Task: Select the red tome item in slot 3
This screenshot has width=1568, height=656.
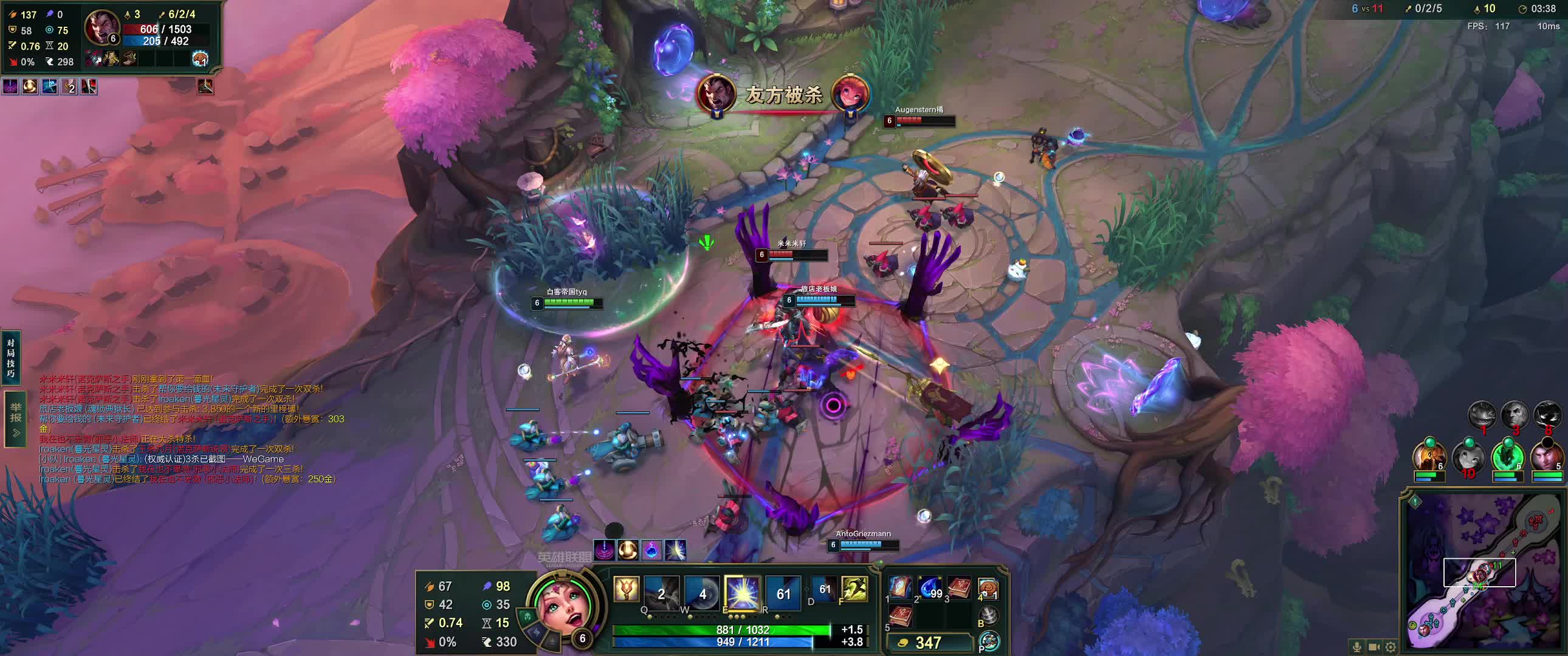Action: (959, 587)
